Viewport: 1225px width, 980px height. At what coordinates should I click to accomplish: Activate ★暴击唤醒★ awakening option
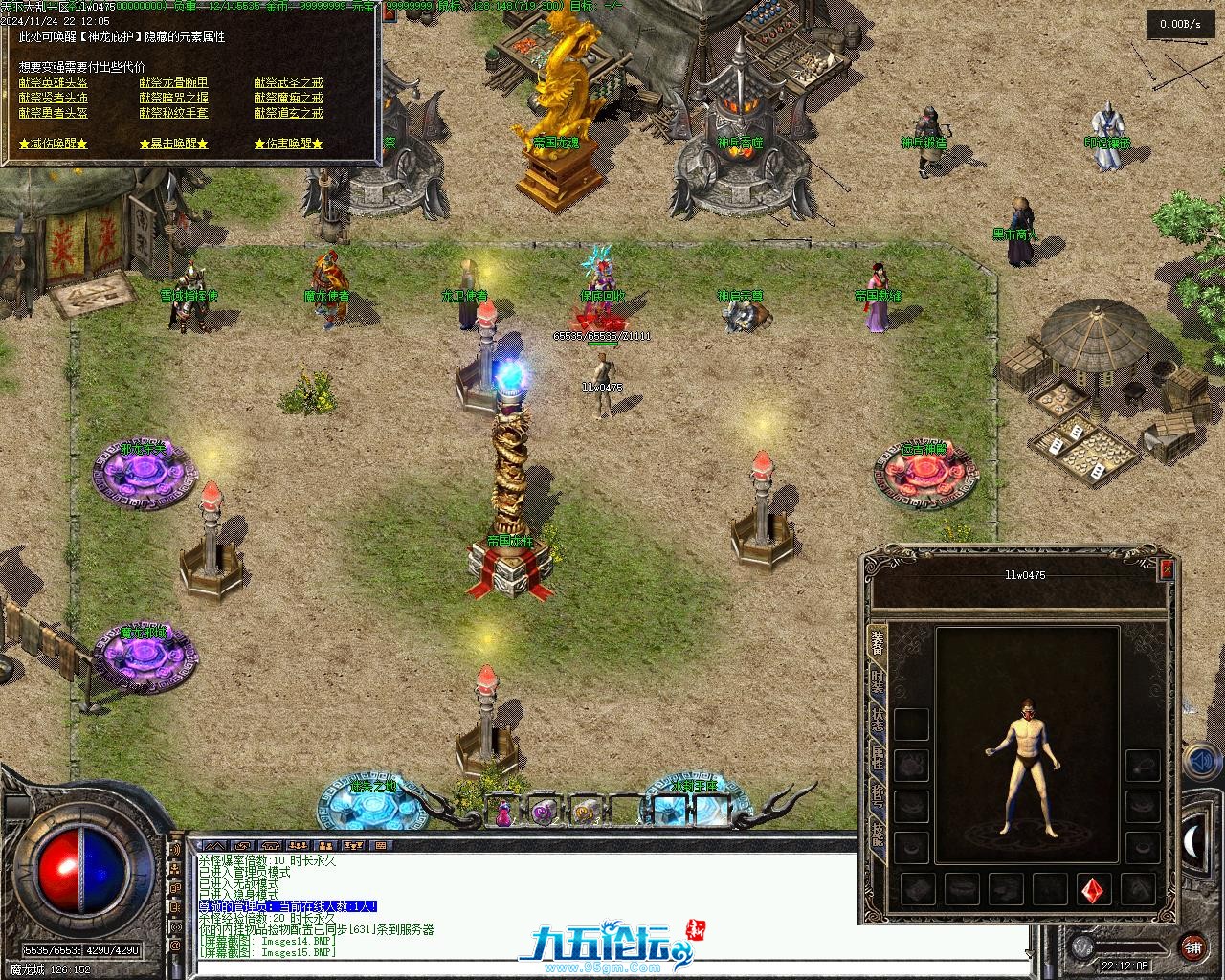173,144
